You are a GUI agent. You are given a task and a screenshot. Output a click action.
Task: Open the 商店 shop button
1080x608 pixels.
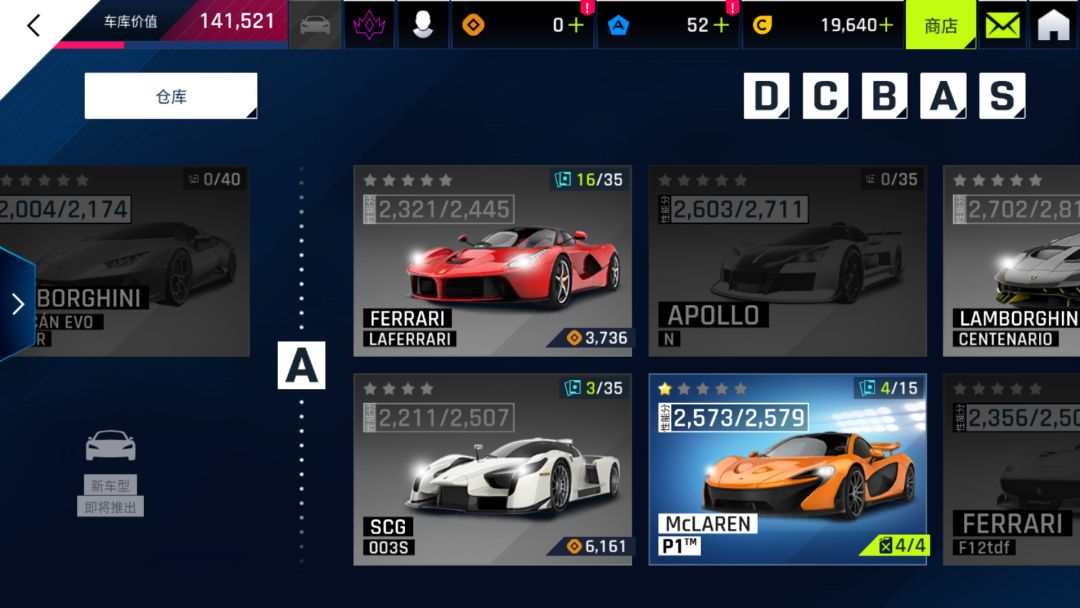(x=941, y=25)
